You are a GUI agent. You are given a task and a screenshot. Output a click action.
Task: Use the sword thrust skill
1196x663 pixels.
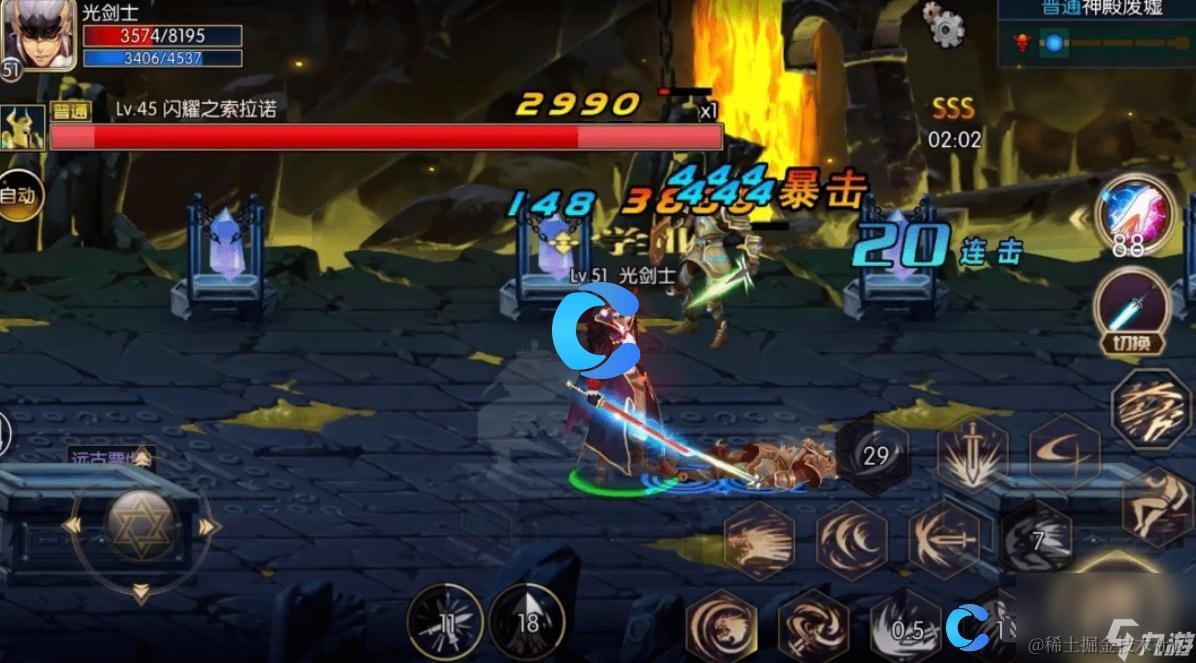coord(943,541)
